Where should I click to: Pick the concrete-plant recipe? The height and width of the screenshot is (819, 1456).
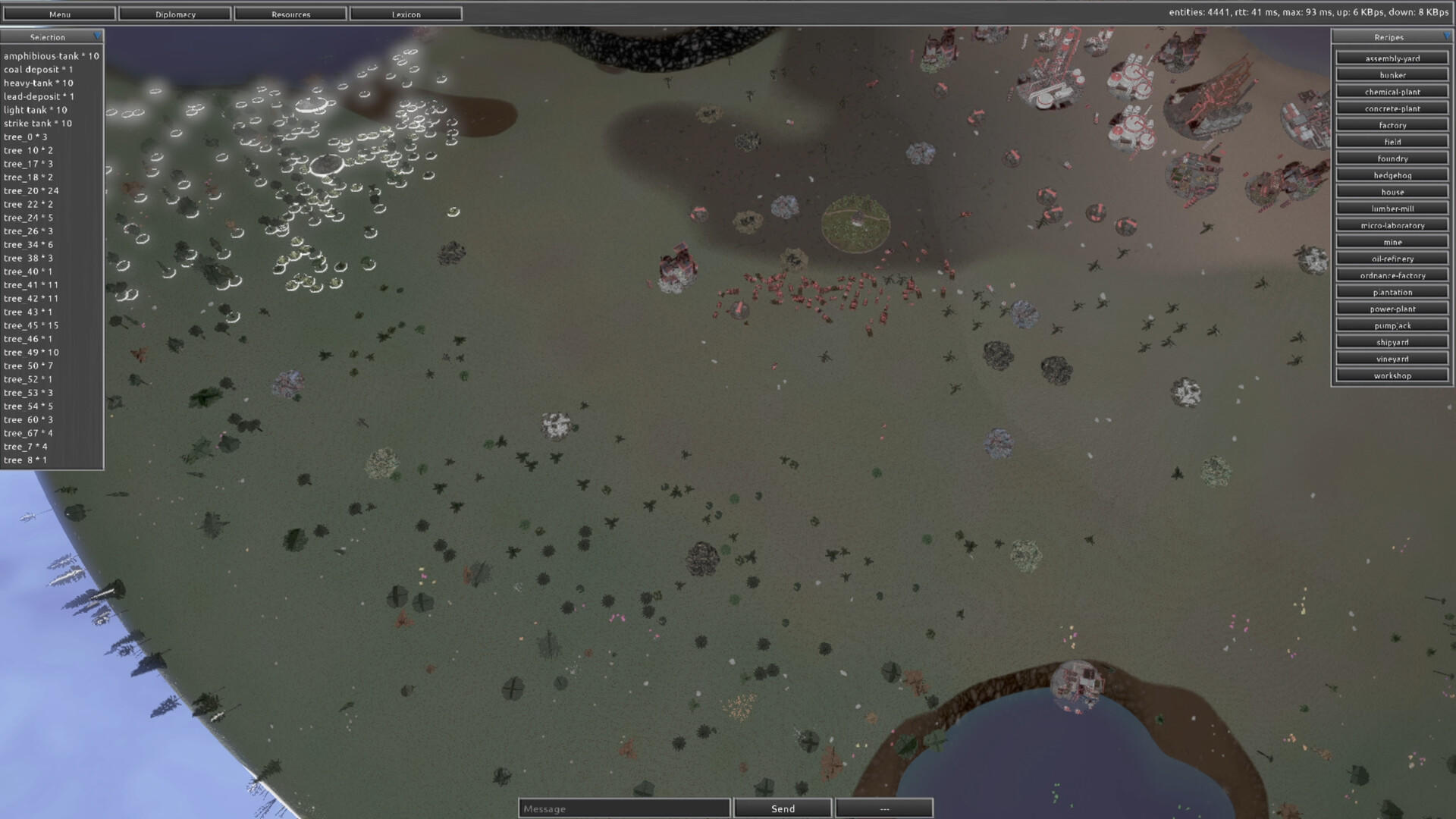1392,108
